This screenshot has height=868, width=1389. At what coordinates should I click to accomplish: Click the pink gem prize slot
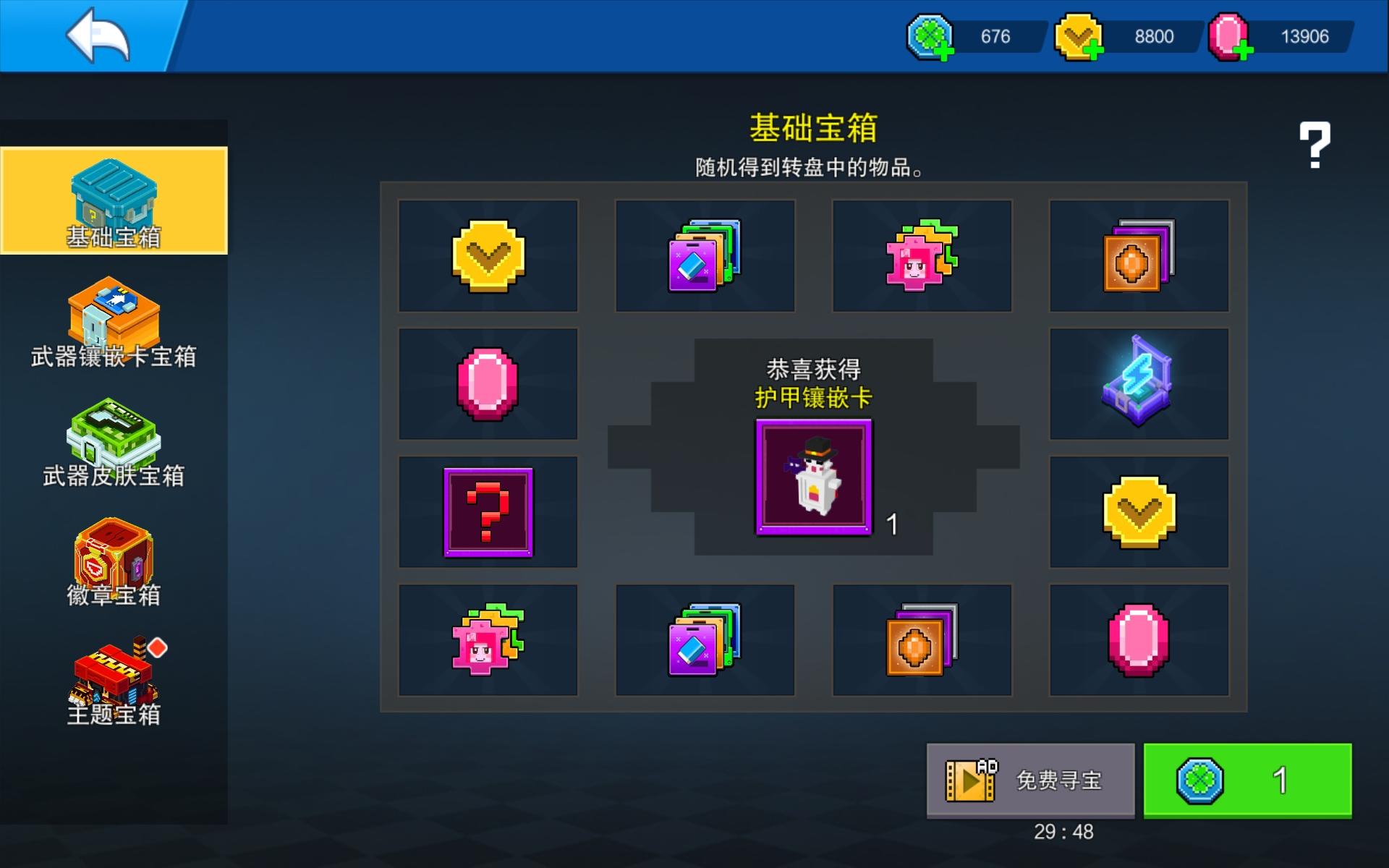[488, 383]
